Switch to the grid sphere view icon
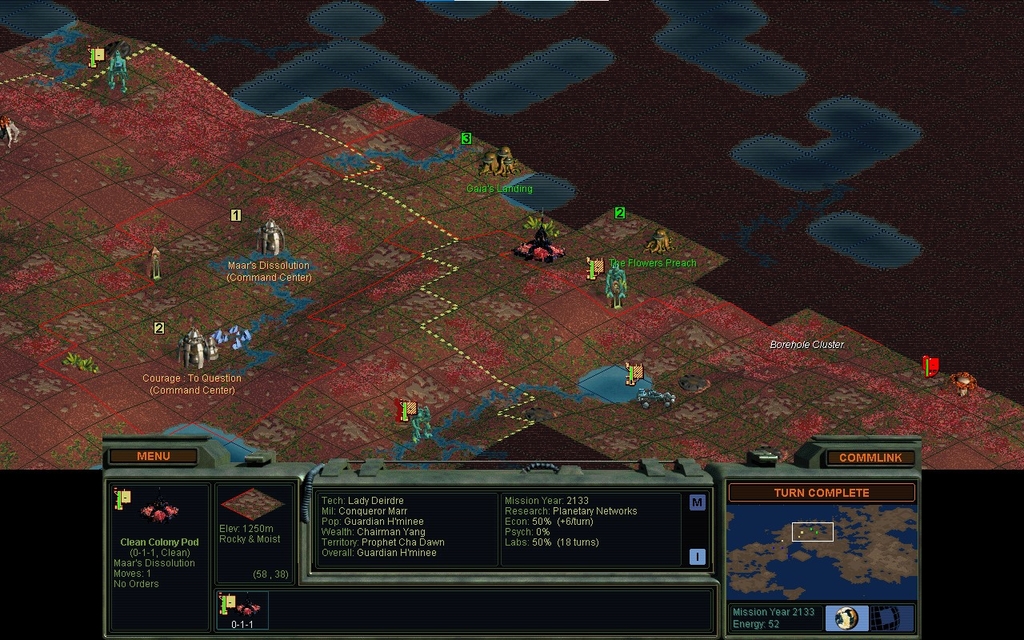Screen dimensions: 1024x640 coord(885,617)
